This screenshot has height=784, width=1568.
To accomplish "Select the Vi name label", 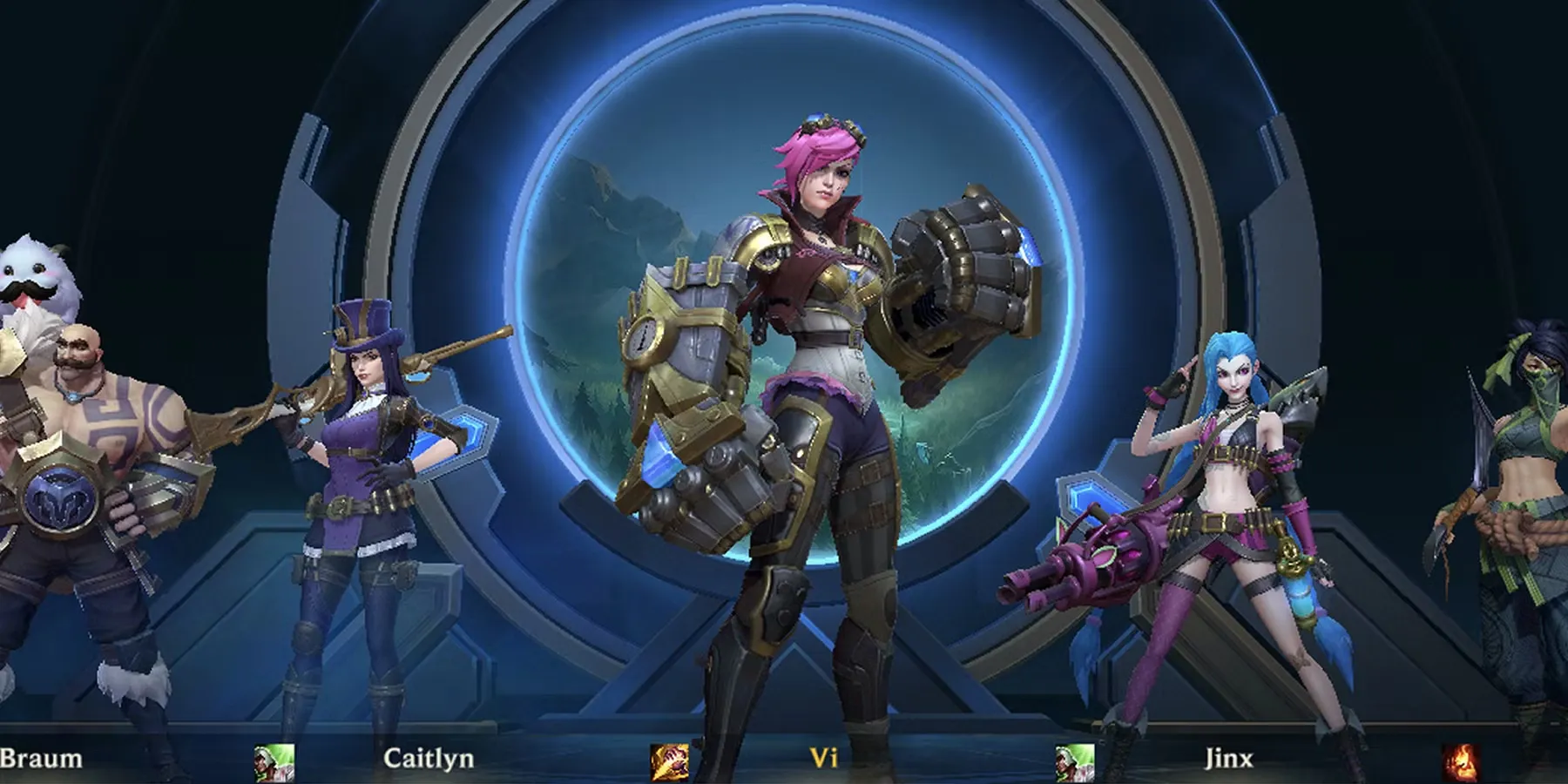I will pyautogui.click(x=823, y=758).
